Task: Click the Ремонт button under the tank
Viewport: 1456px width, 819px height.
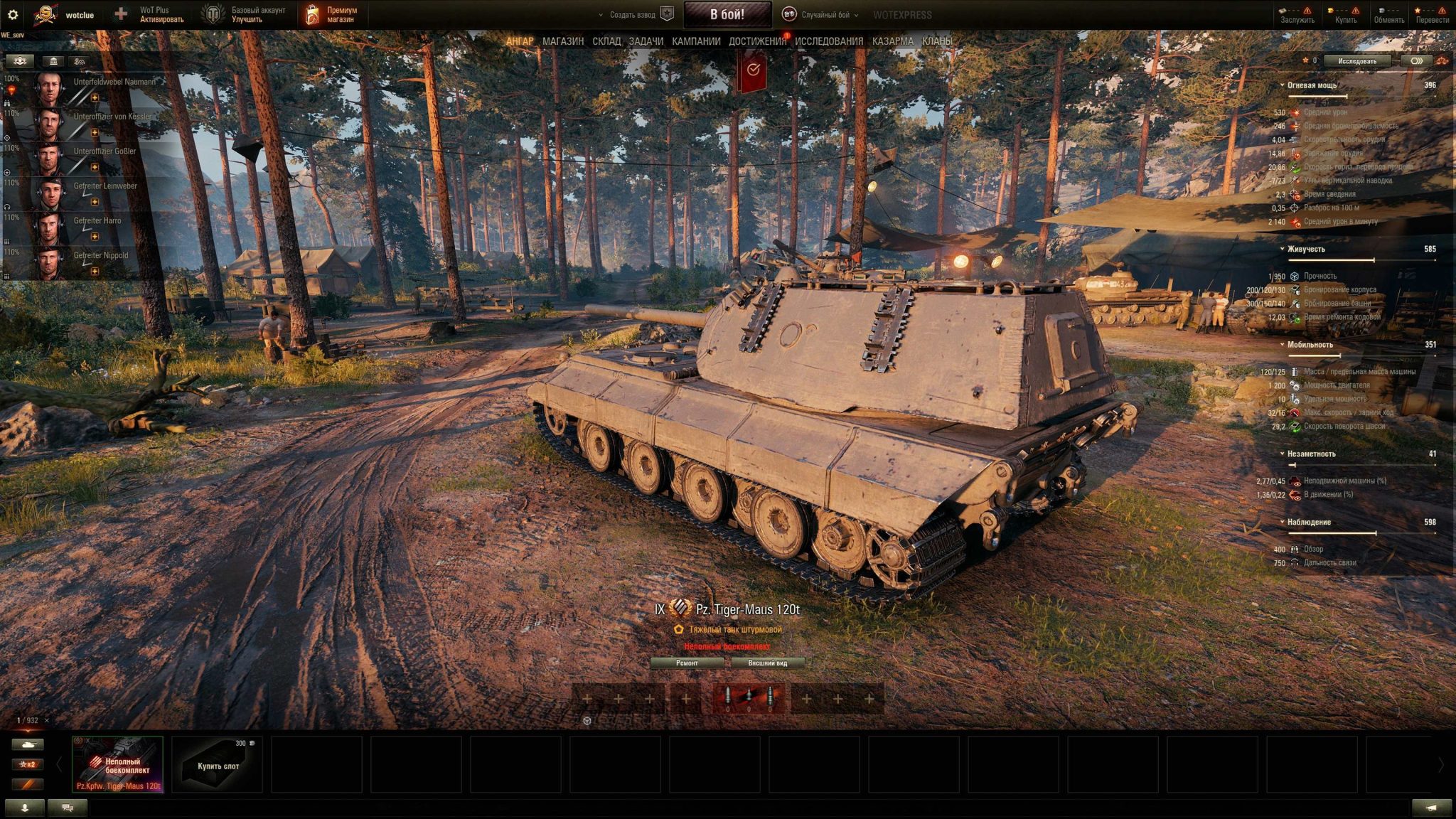Action: pos(687,662)
